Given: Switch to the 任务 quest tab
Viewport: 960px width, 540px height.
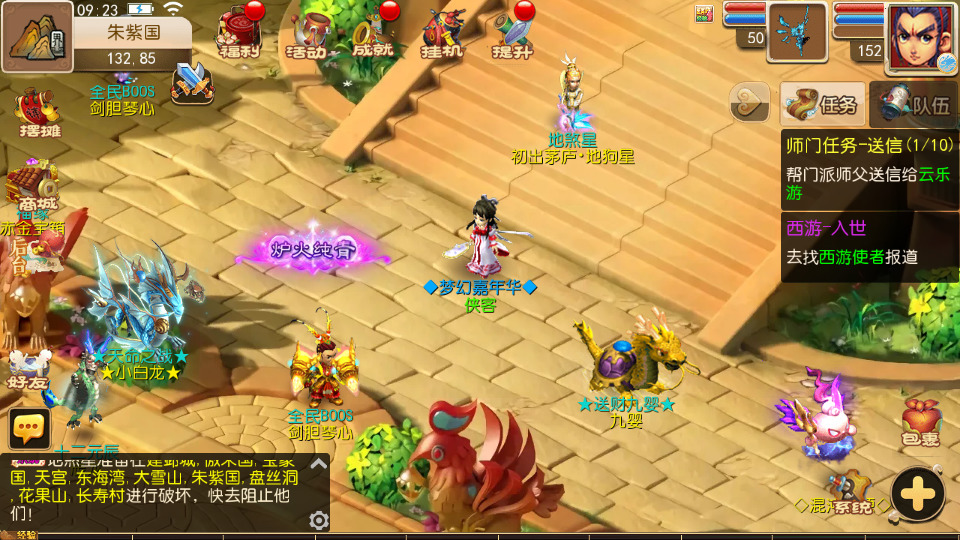Looking at the screenshot, I should pos(822,104).
